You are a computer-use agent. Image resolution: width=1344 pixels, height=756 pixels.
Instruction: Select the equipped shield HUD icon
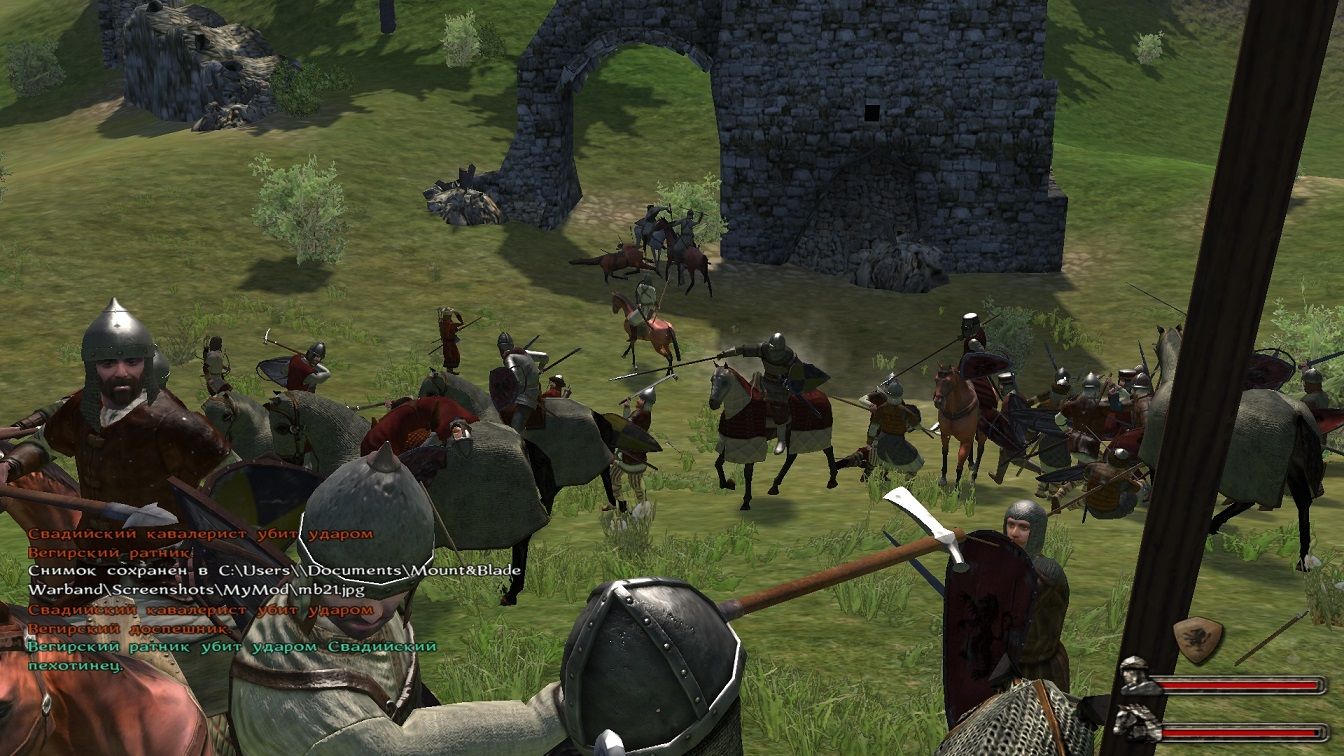tap(1198, 639)
